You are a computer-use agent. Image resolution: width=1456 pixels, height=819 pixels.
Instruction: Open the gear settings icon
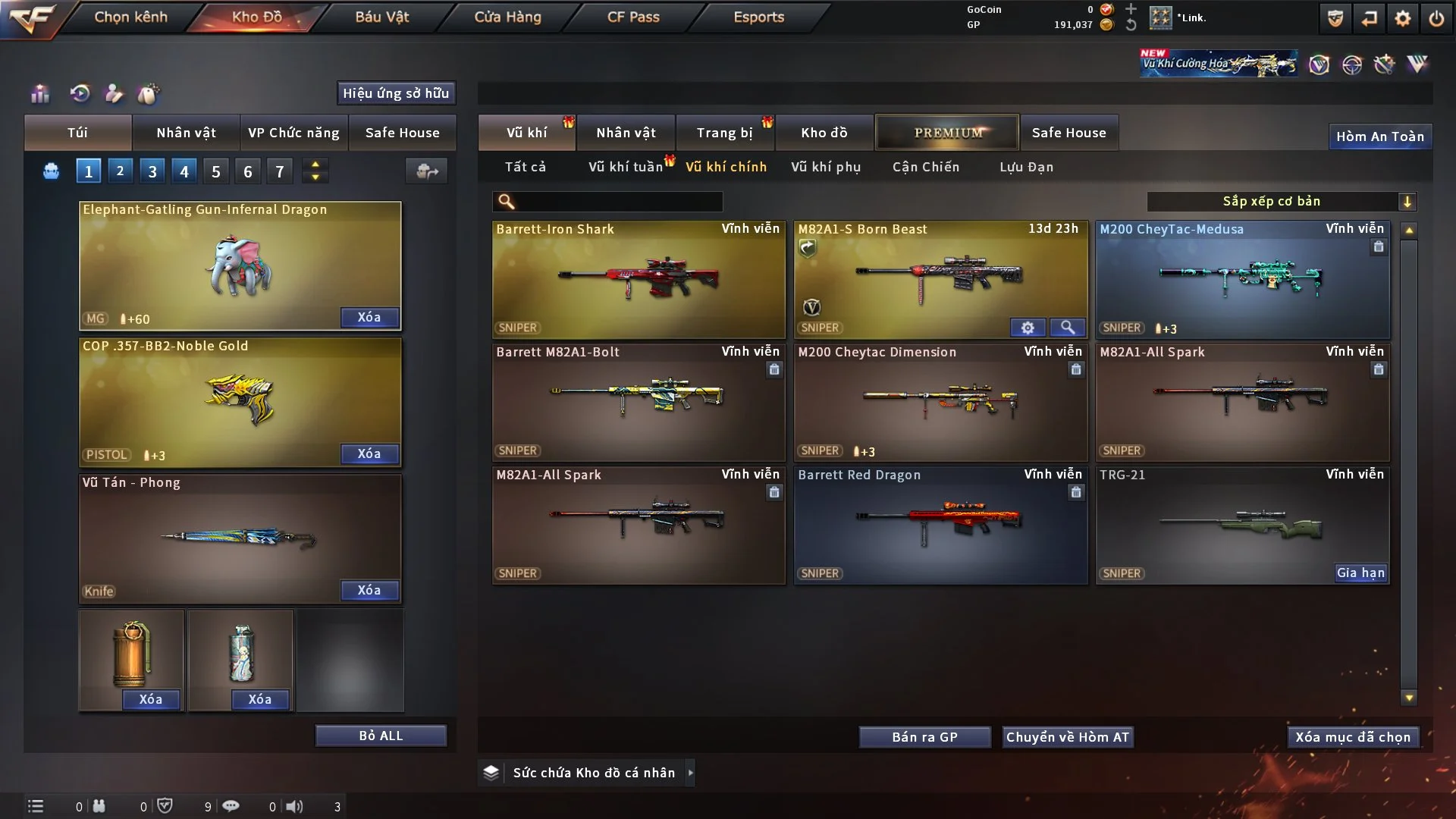click(1402, 18)
